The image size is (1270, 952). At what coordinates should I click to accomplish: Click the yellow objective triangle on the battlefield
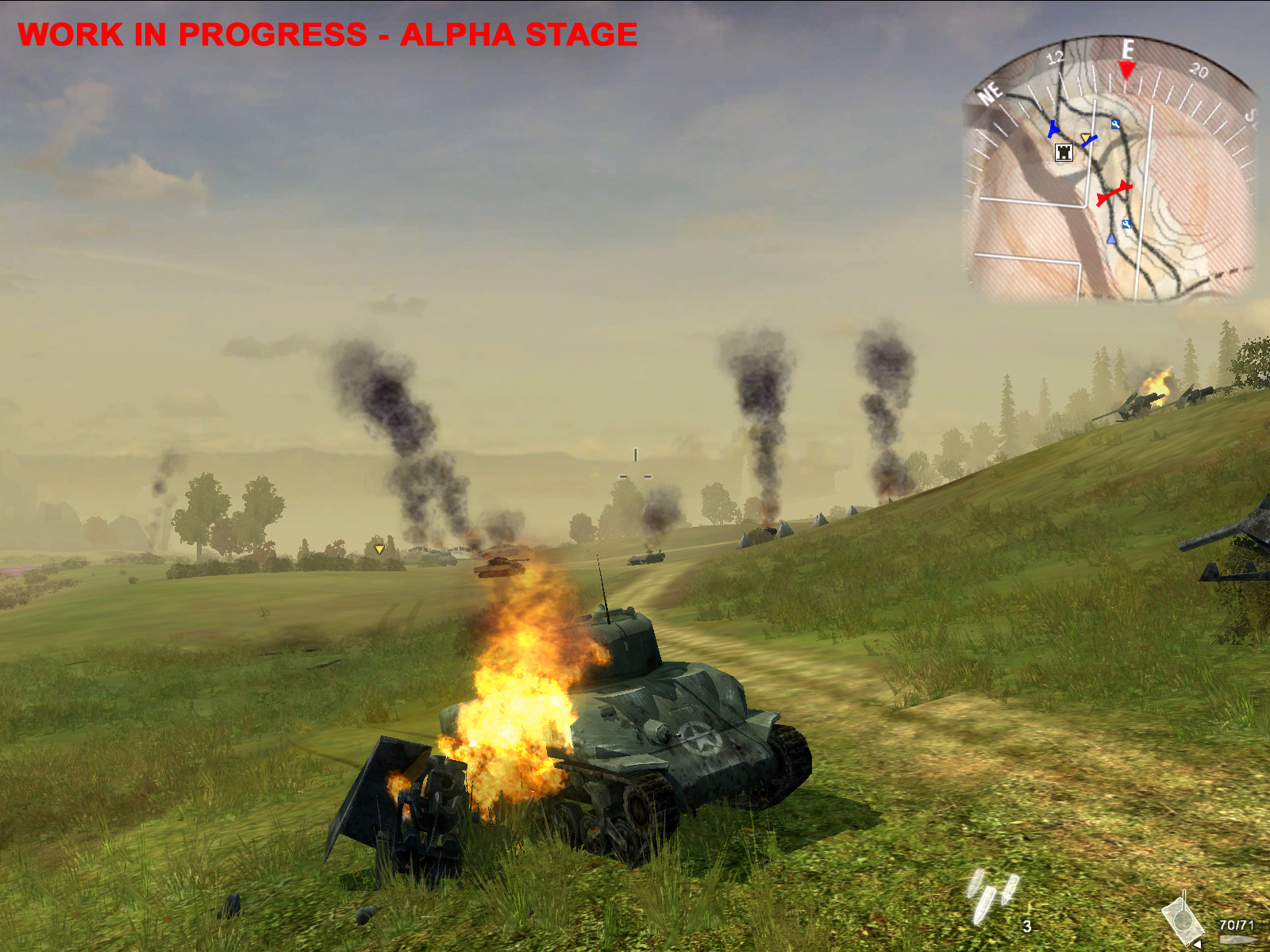pos(379,548)
